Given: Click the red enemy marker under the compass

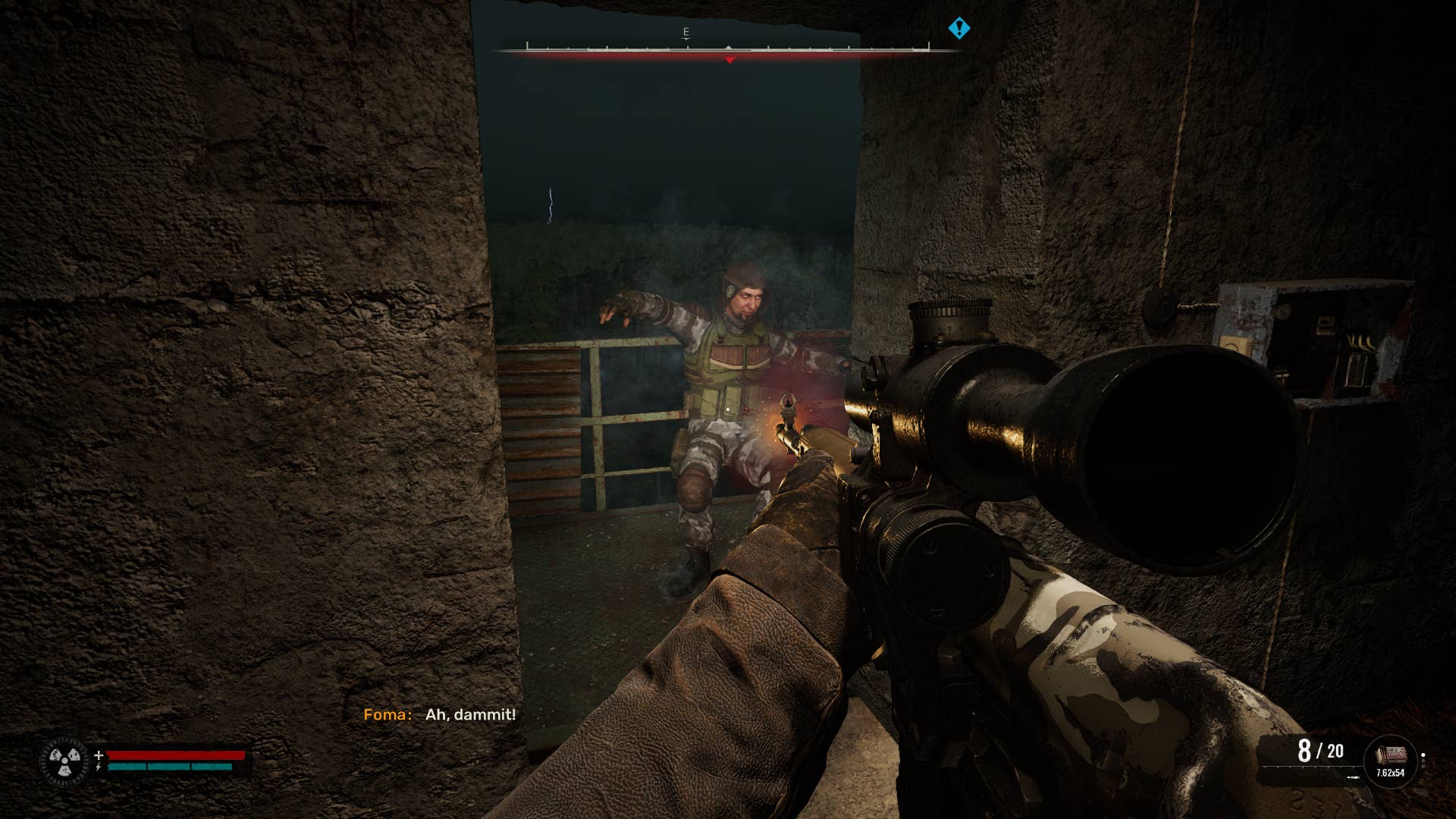Looking at the screenshot, I should coord(730,60).
